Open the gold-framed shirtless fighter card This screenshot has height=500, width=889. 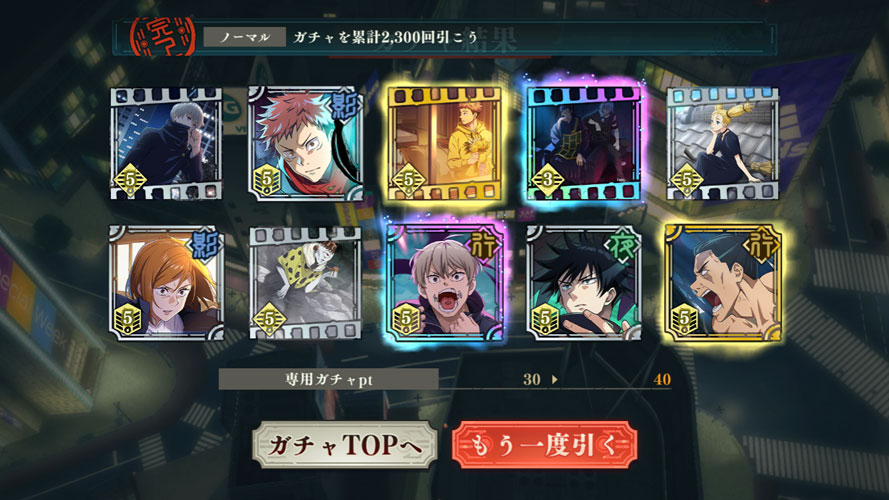click(722, 282)
